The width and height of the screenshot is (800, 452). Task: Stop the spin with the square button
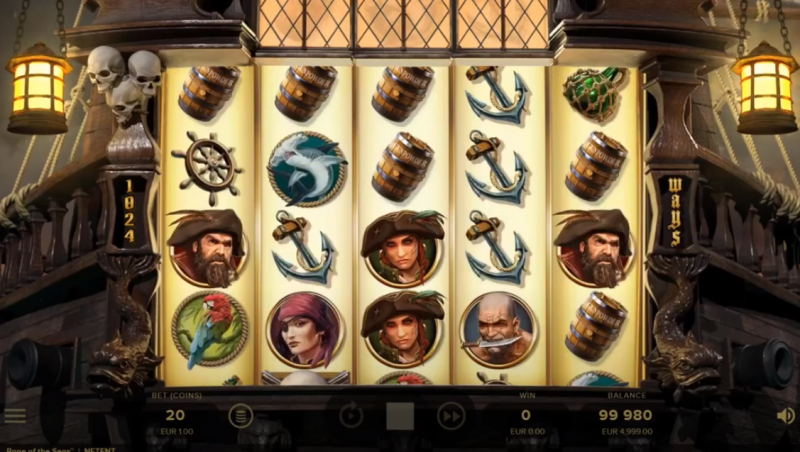400,416
